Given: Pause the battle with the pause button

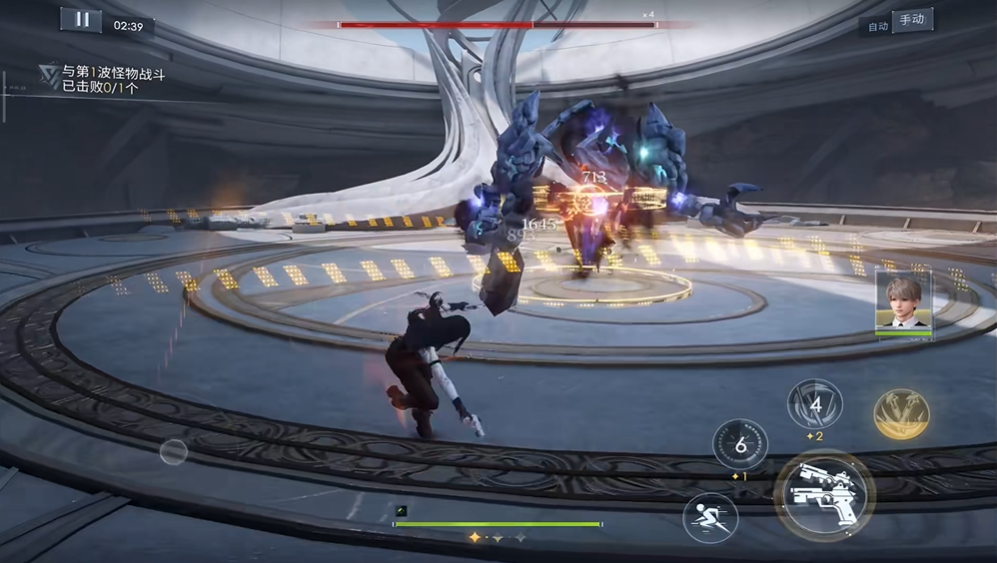Looking at the screenshot, I should [81, 19].
